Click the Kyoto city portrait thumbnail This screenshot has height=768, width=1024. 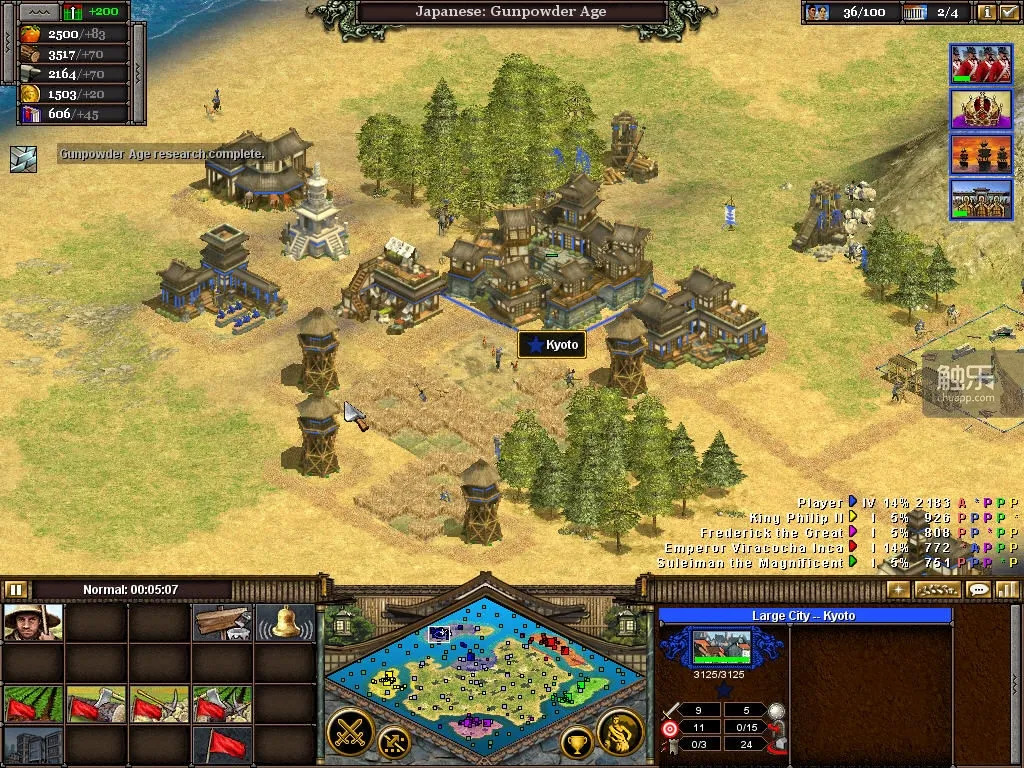click(721, 647)
